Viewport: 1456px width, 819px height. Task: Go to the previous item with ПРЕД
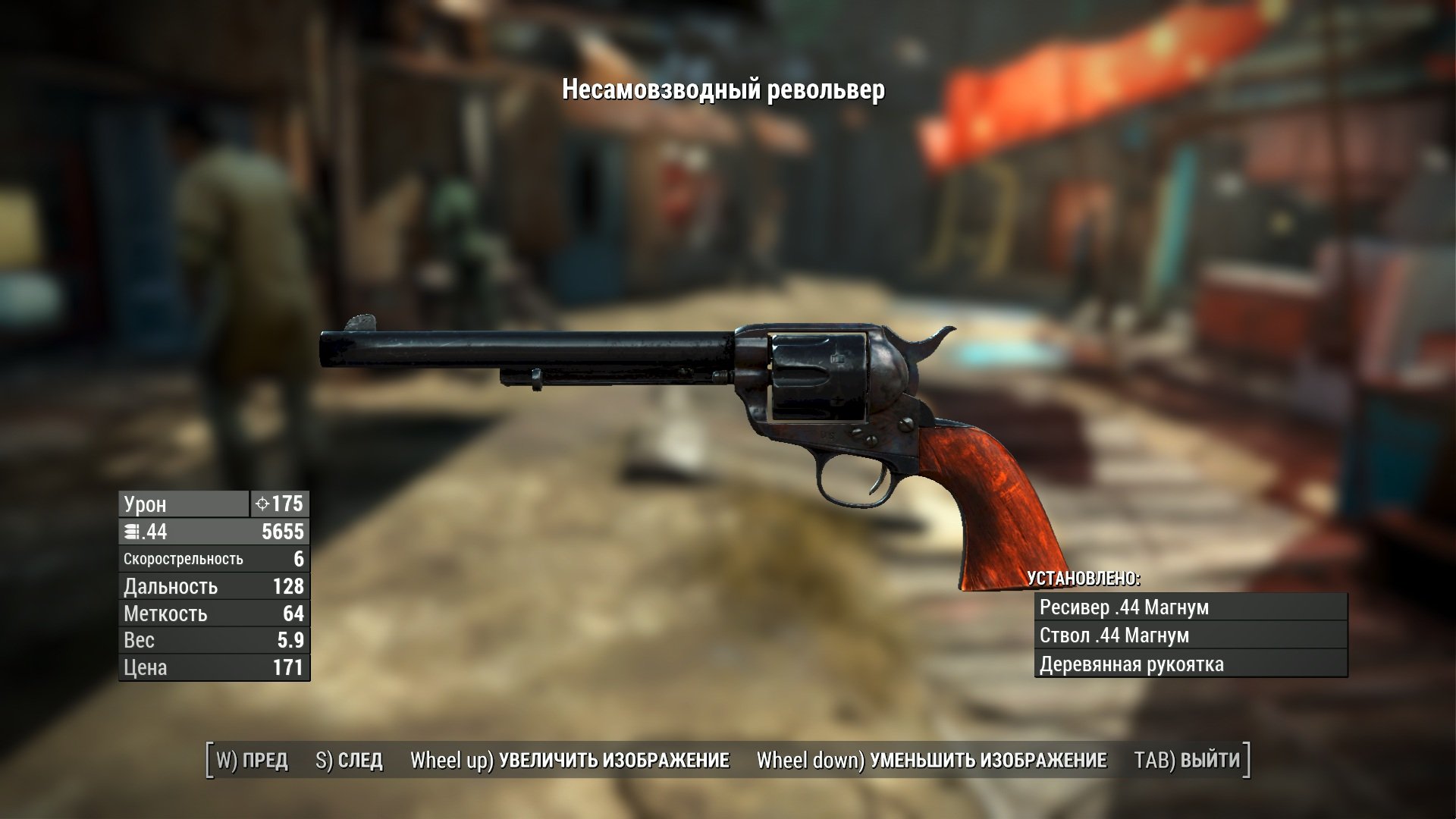click(253, 760)
